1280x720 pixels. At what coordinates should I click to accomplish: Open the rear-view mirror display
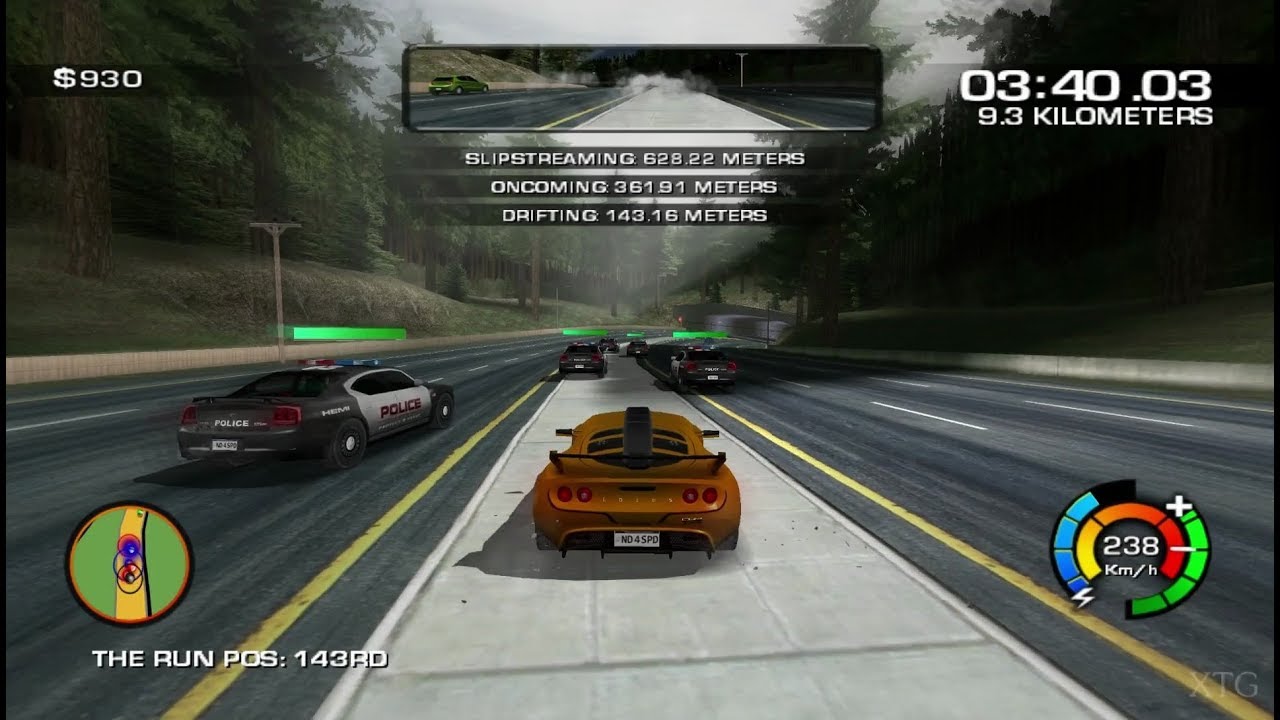[x=641, y=89]
